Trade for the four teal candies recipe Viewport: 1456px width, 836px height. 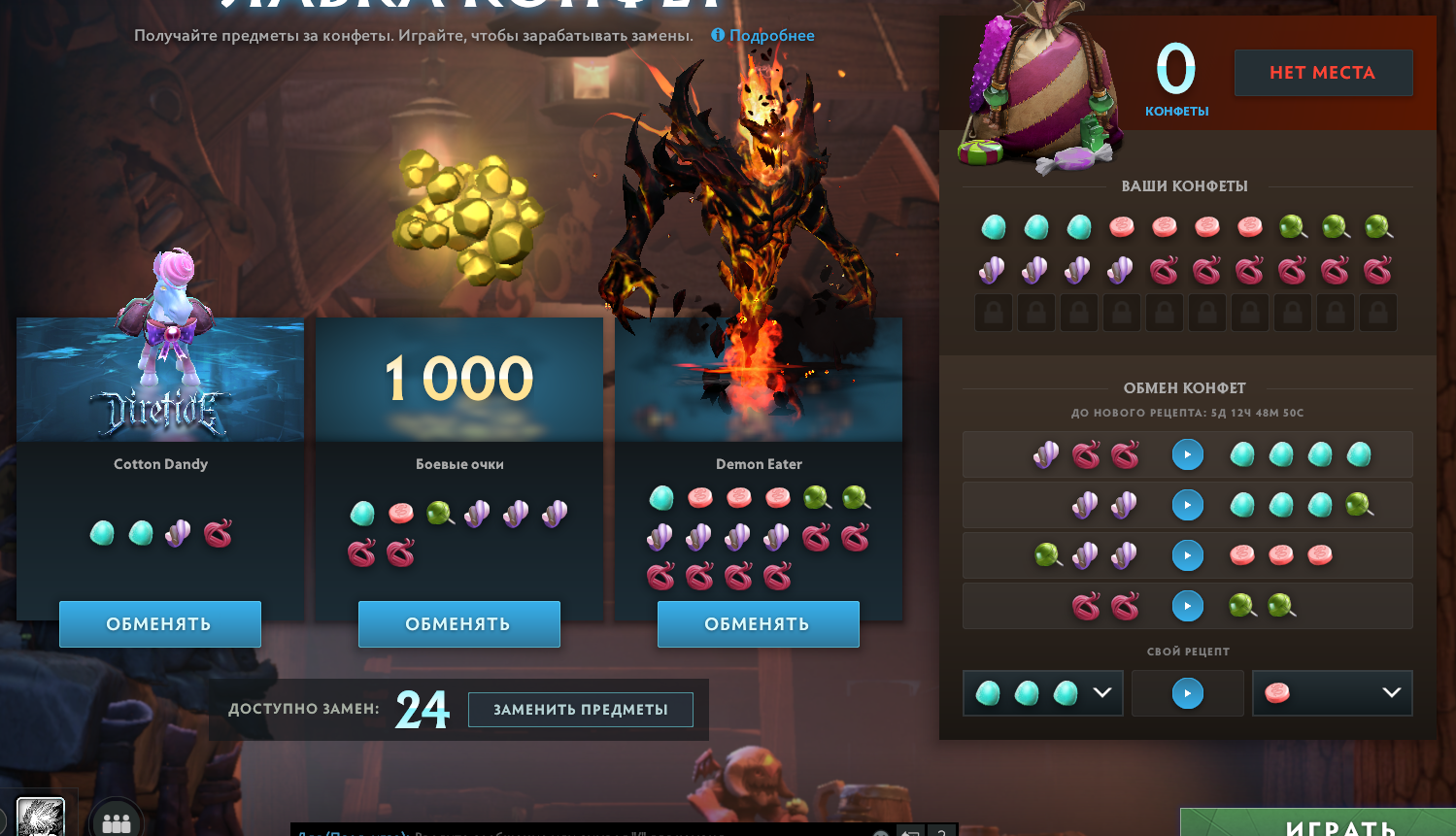pyautogui.click(x=1187, y=454)
